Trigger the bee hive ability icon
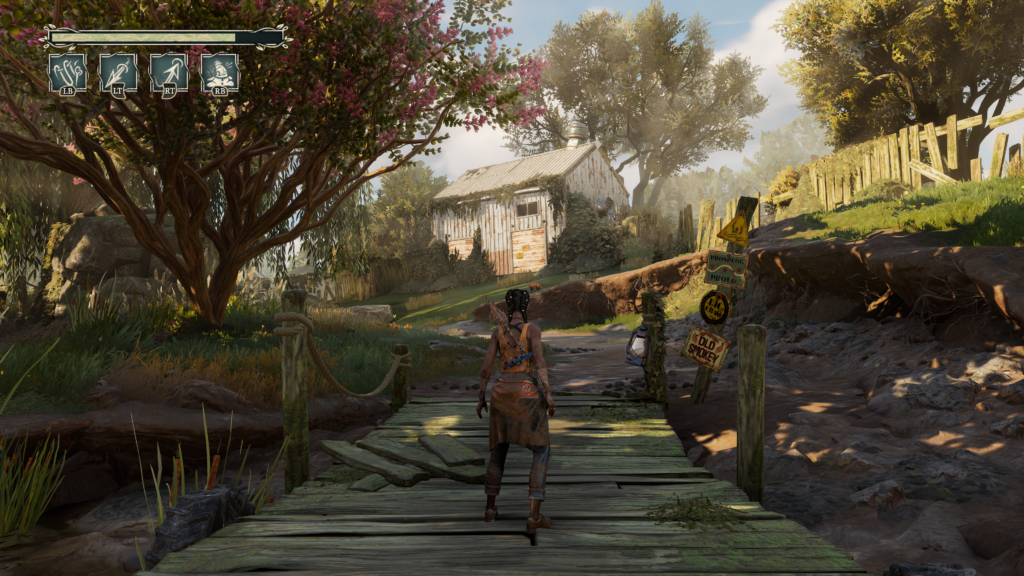Screen dimensions: 1024x576 point(220,73)
